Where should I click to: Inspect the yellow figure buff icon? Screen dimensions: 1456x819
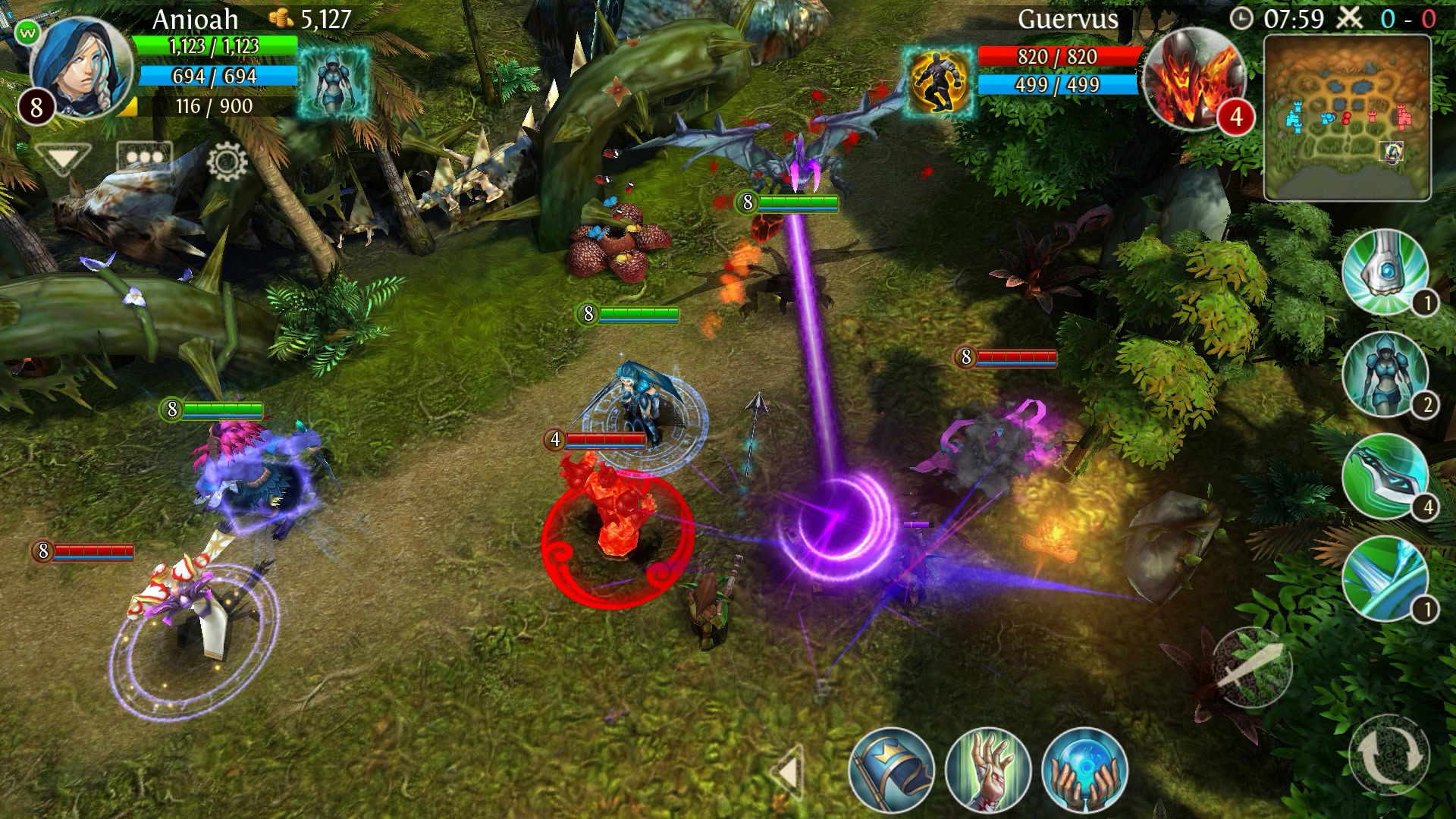pos(938,81)
